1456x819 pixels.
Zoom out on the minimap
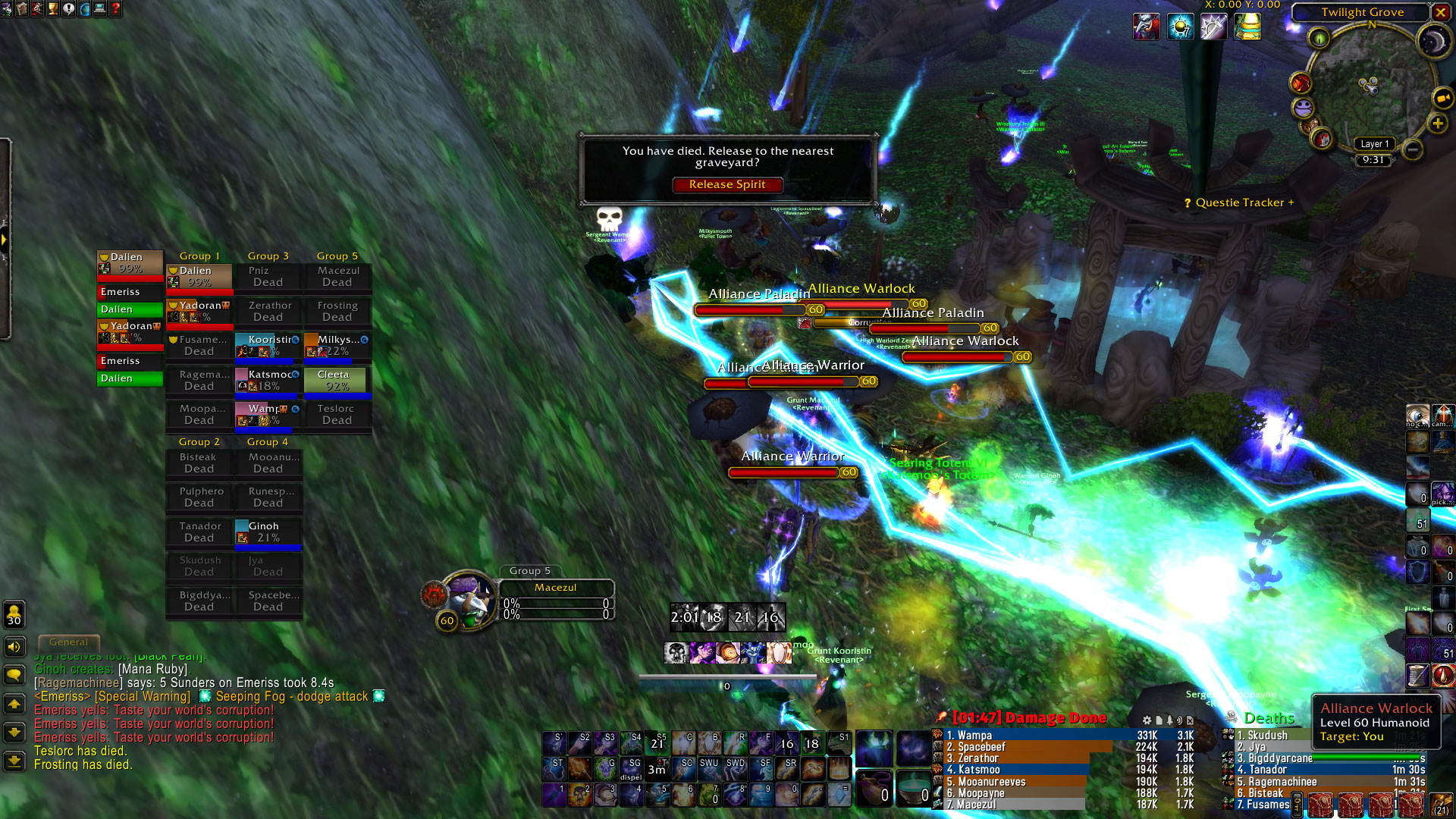point(1413,149)
